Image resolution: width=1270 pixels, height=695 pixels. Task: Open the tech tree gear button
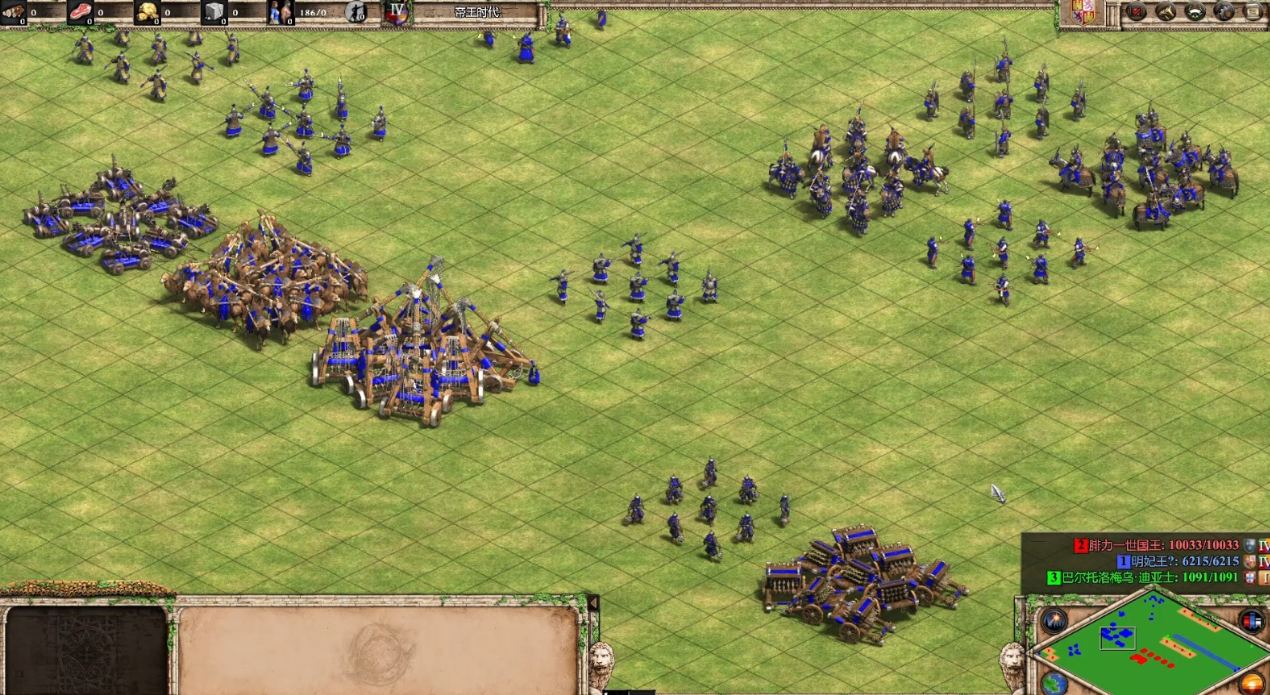tap(1224, 11)
